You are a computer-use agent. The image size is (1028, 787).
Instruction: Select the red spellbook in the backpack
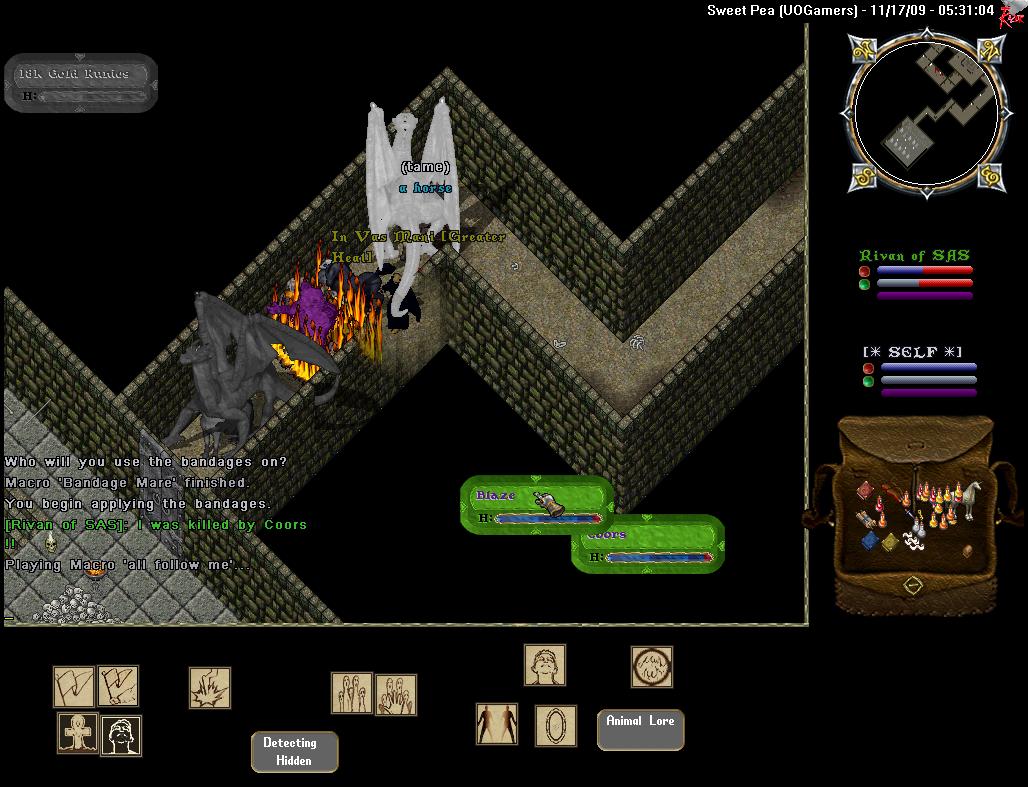865,491
